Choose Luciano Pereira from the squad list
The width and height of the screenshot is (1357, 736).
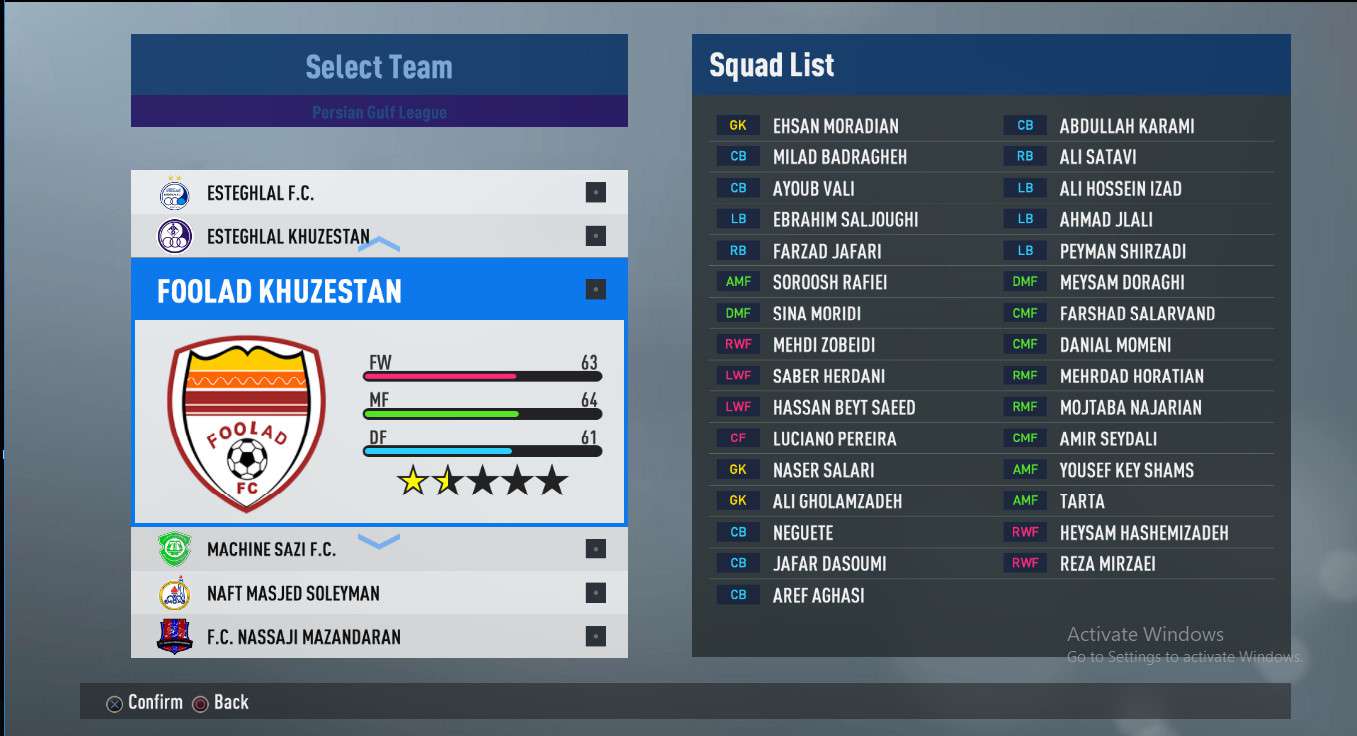coord(834,439)
